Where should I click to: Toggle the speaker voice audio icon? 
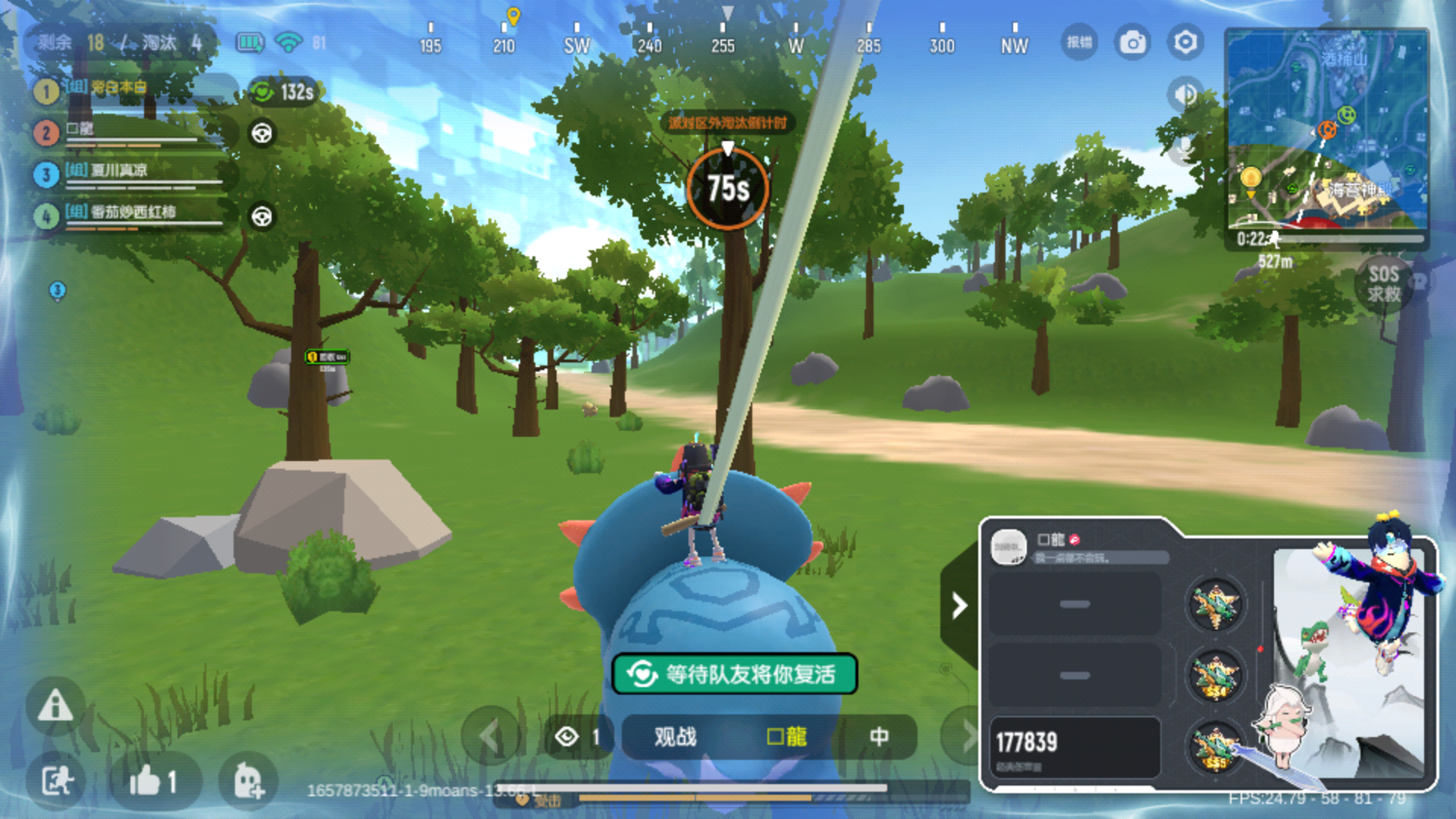1184,94
